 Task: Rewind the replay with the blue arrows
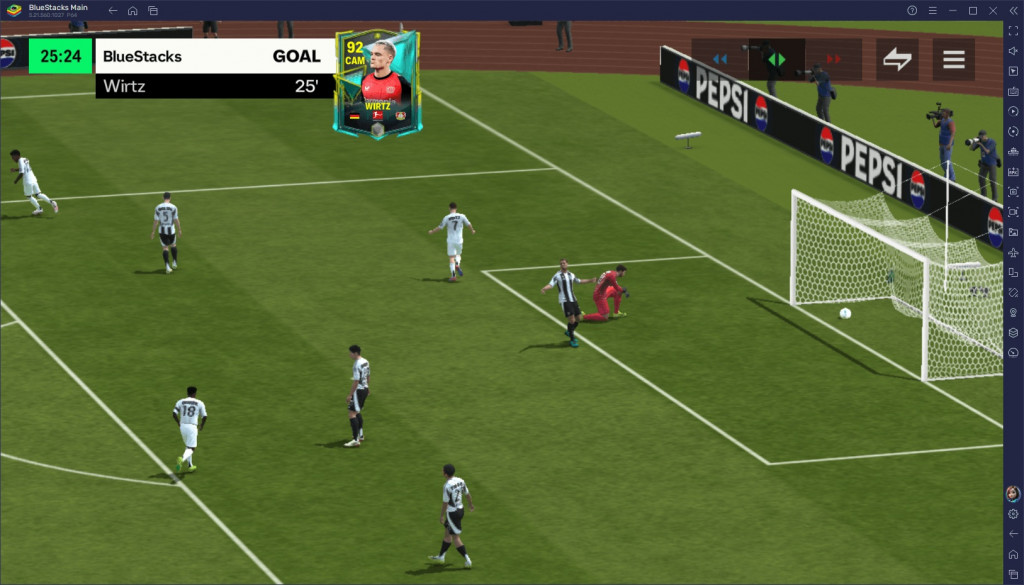point(719,59)
